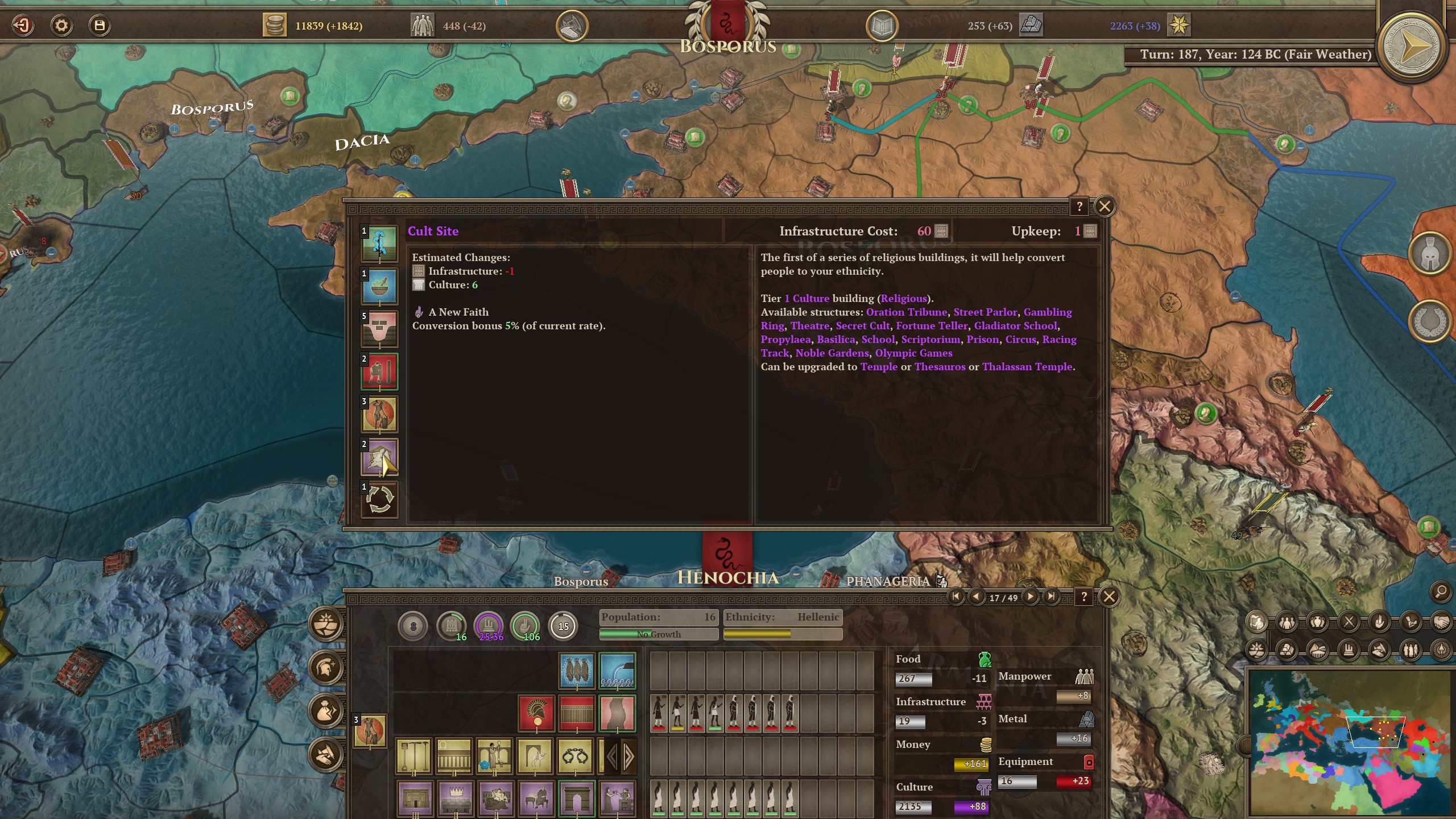Open the diplomacy handshake map filter

1441,622
